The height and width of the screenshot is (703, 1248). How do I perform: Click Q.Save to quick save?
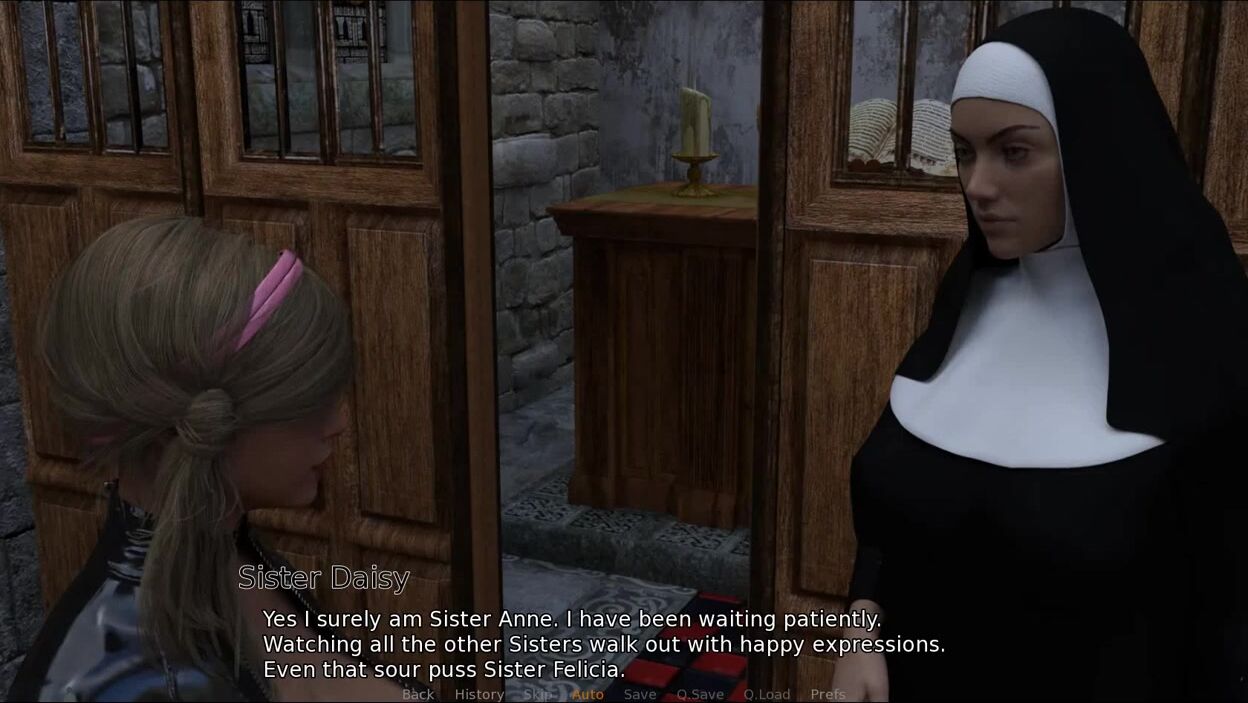[700, 694]
